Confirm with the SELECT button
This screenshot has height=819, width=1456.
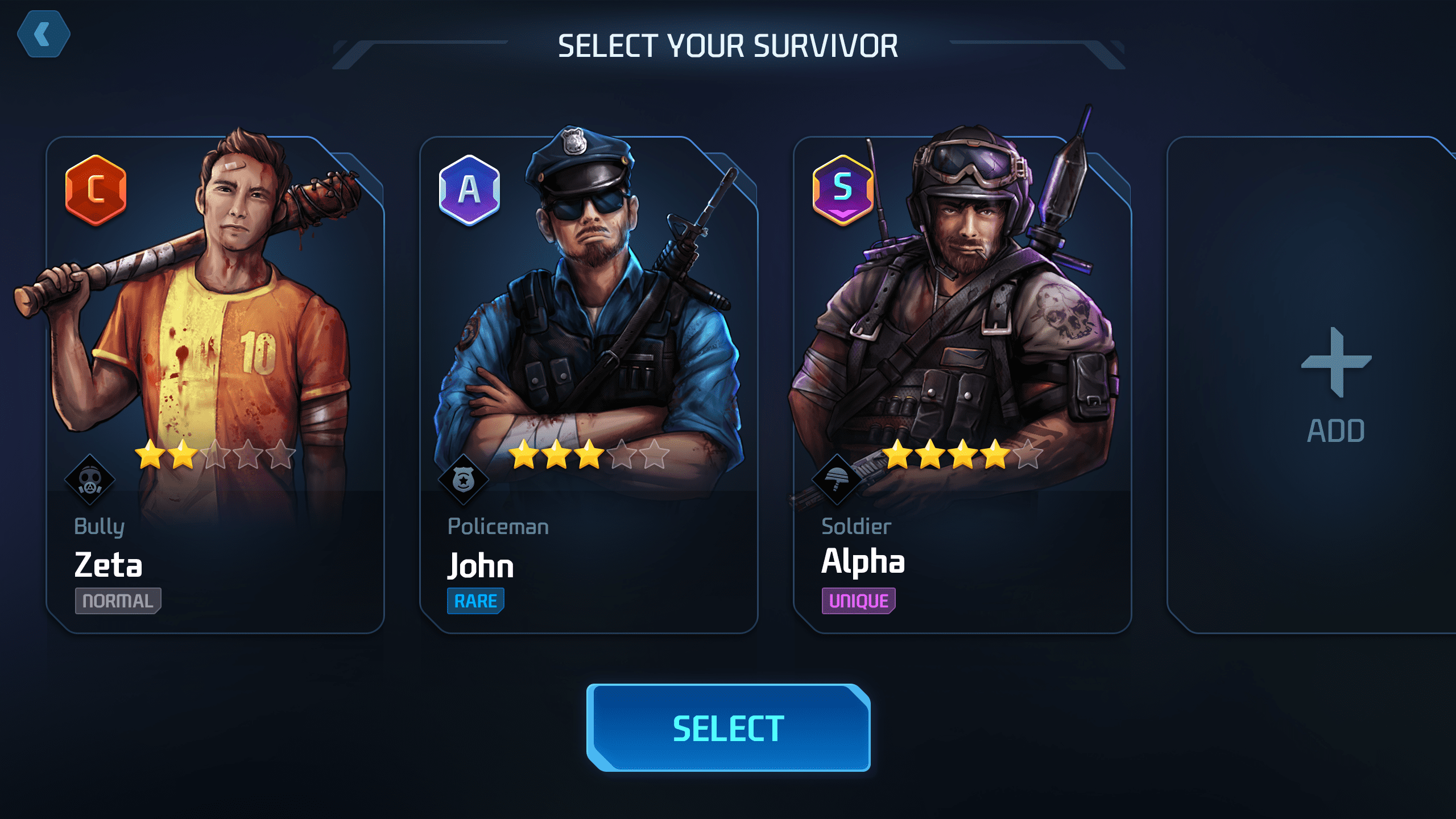tap(728, 727)
